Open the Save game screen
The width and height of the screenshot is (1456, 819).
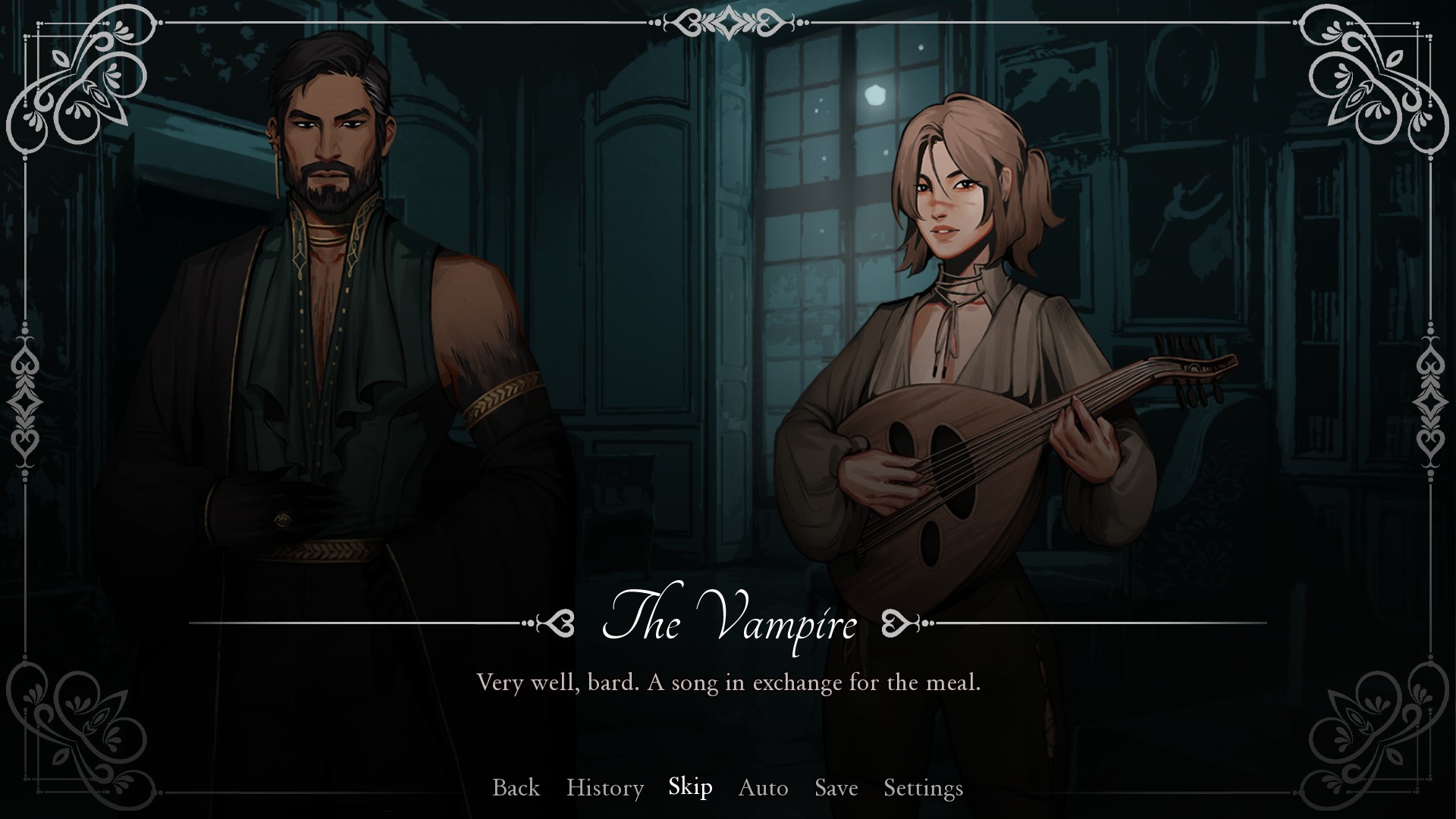(836, 788)
